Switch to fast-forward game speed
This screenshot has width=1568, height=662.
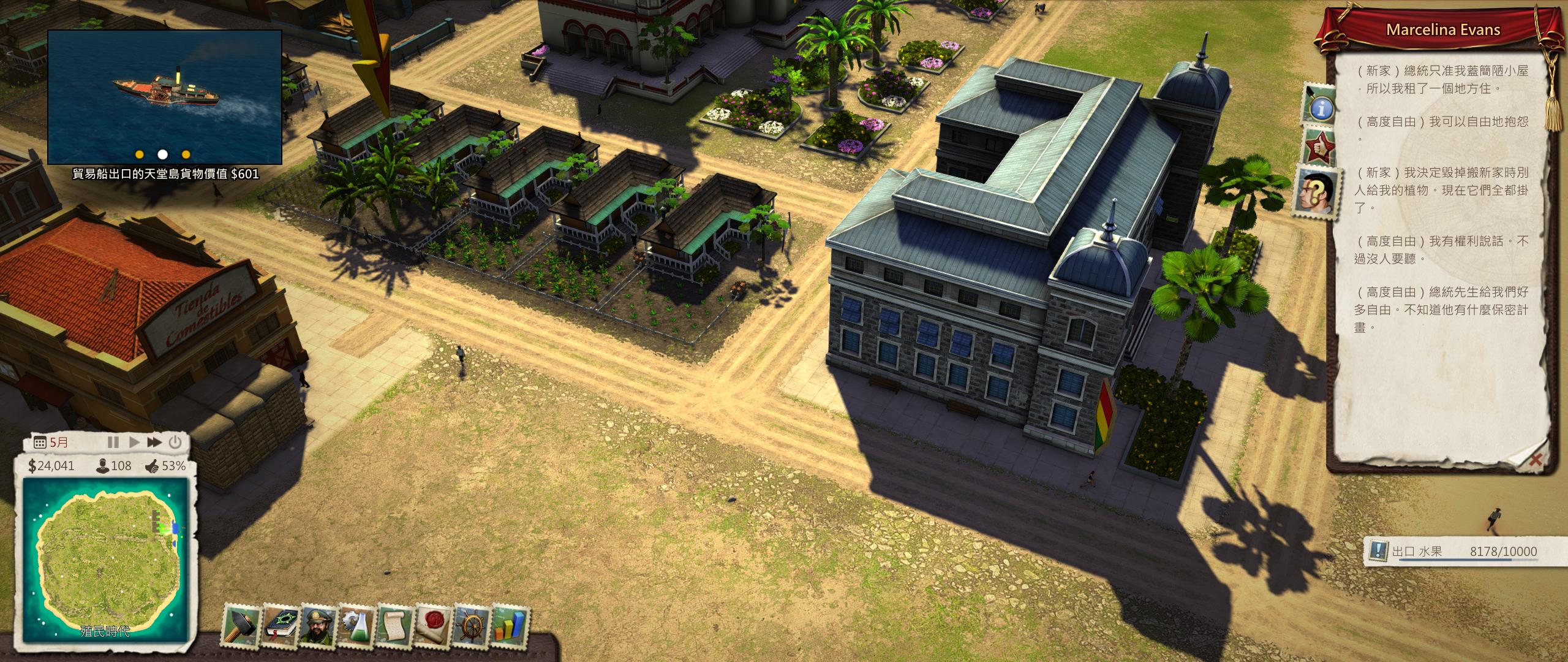click(x=154, y=442)
